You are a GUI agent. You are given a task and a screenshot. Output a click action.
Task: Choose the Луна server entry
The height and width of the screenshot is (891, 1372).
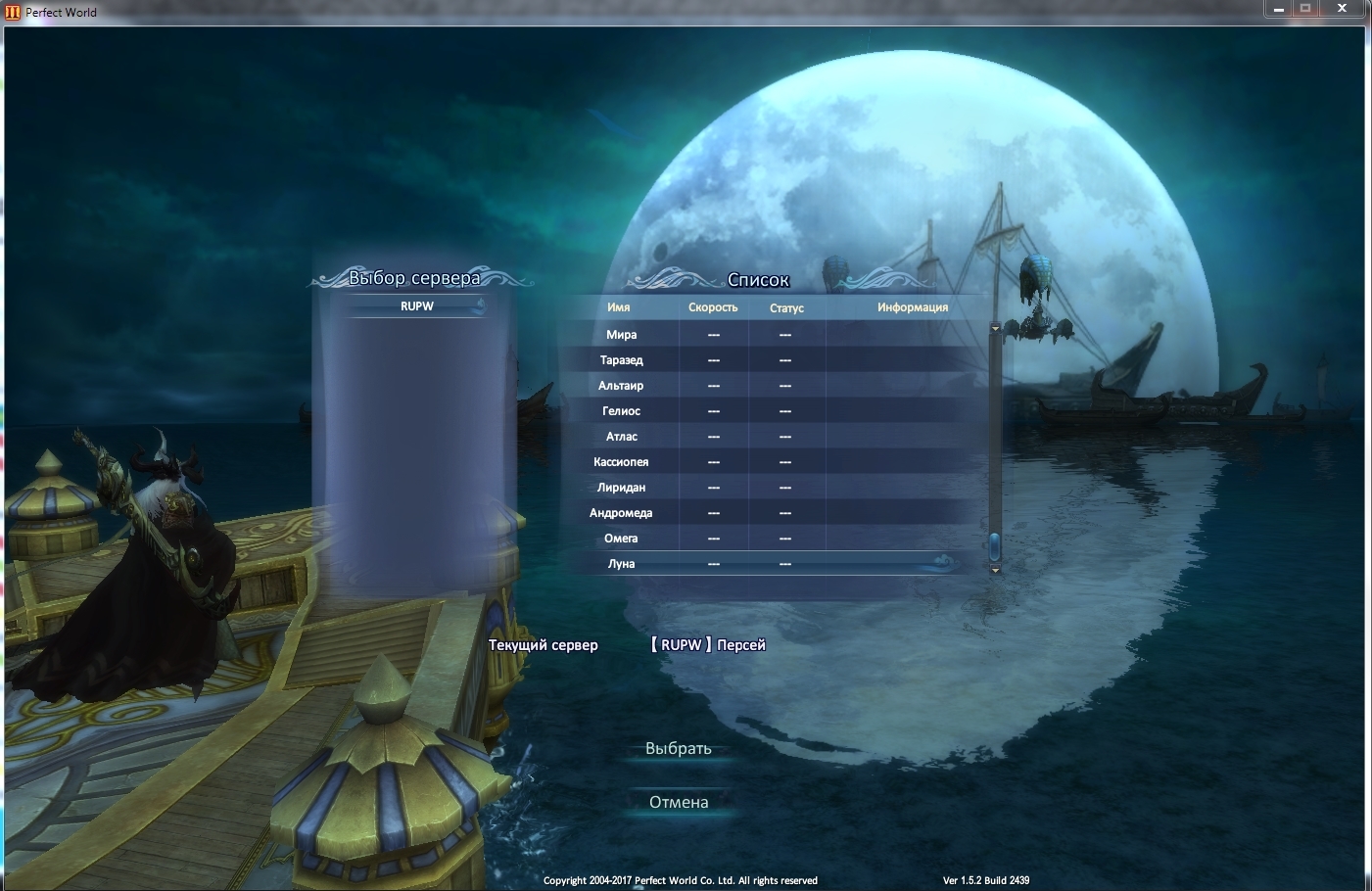621,564
